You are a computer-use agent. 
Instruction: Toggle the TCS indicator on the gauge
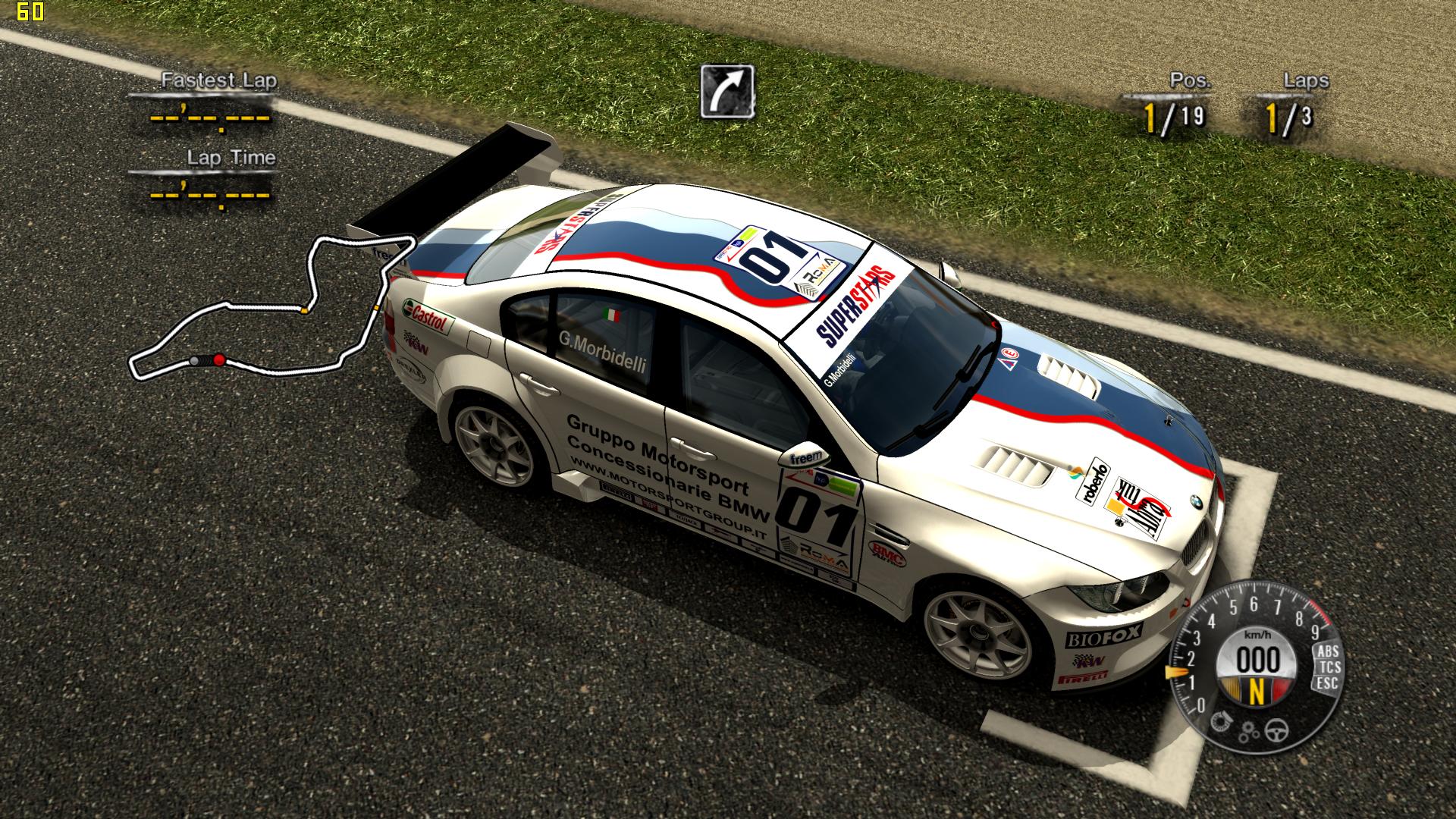1330,667
